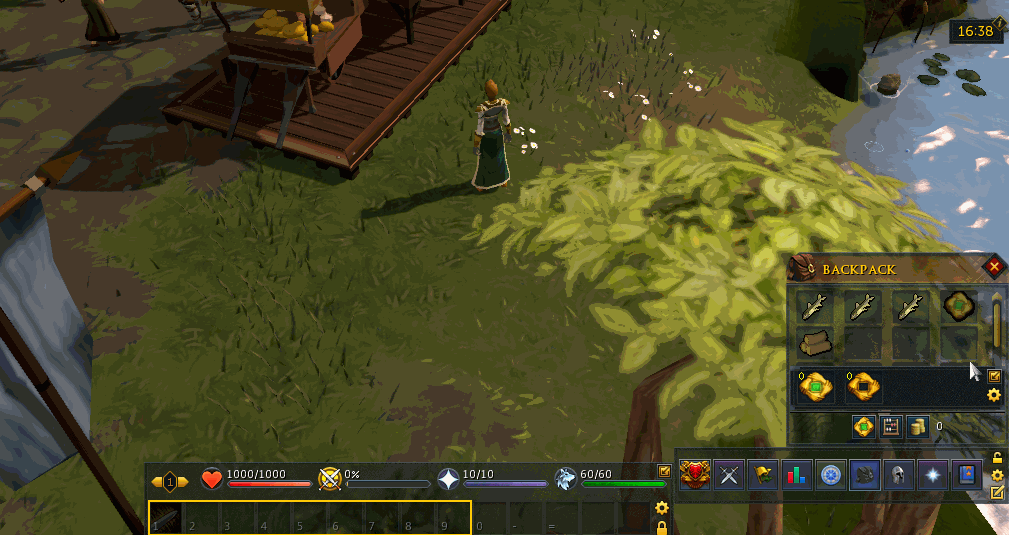Click the green-gem item beside the fish

point(960,306)
